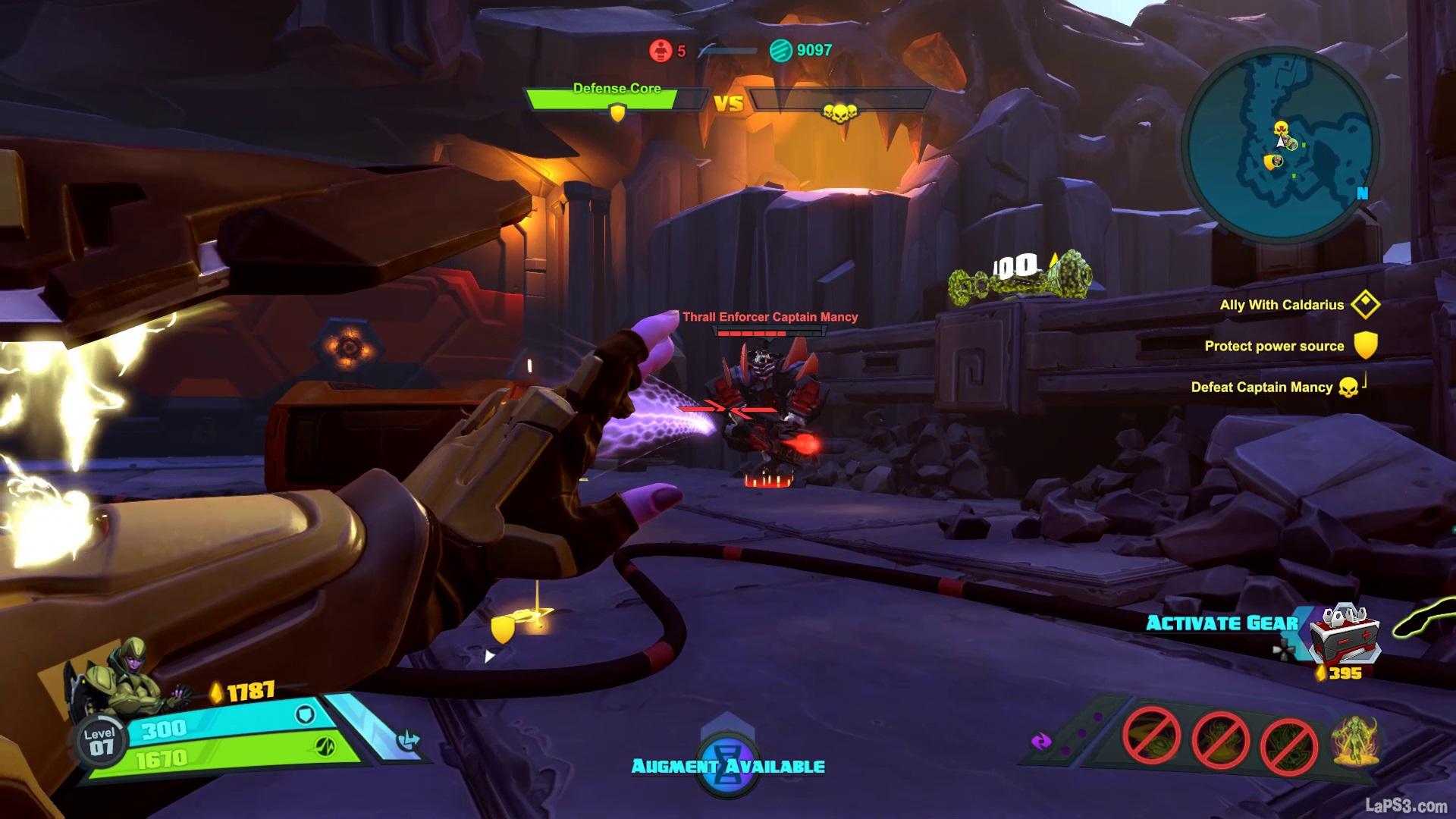Activate the red gear crate icon
This screenshot has height=819, width=1456.
pyautogui.click(x=1345, y=635)
